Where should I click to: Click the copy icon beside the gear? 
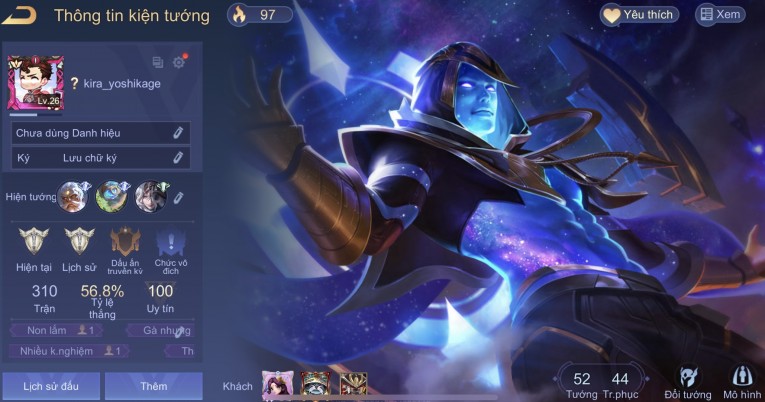point(158,62)
